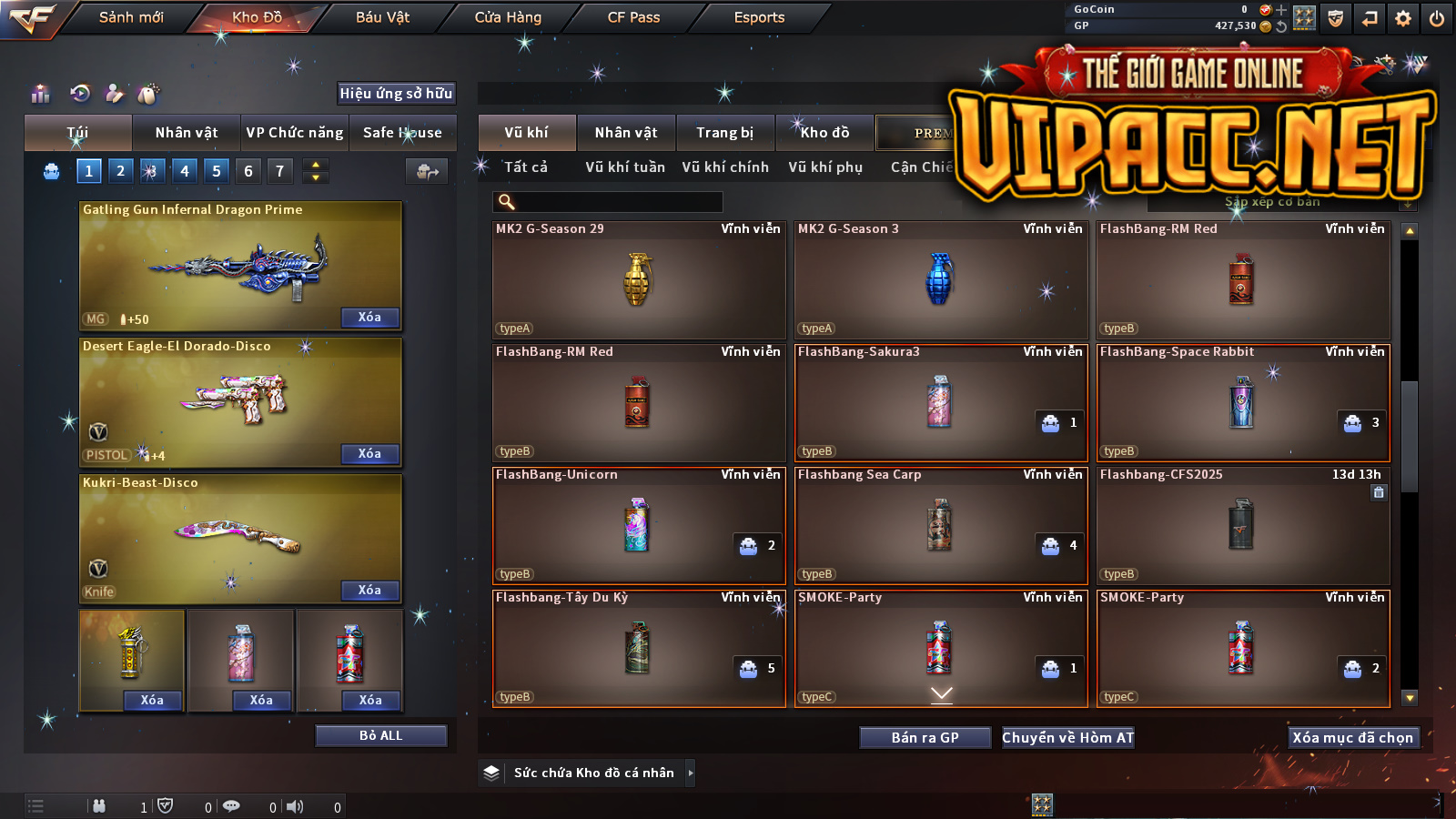This screenshot has width=1456, height=819.
Task: Switch to the Nhân vật bag tab
Action: (187, 133)
